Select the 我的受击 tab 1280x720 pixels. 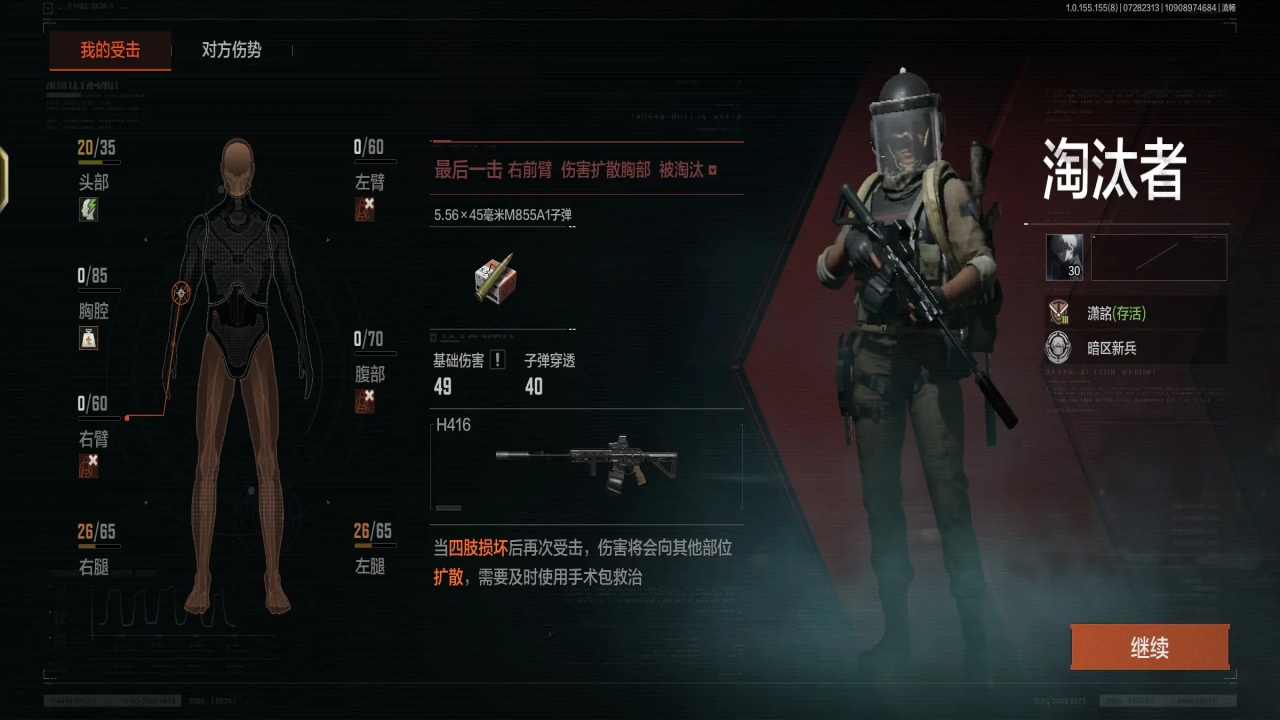tap(110, 50)
